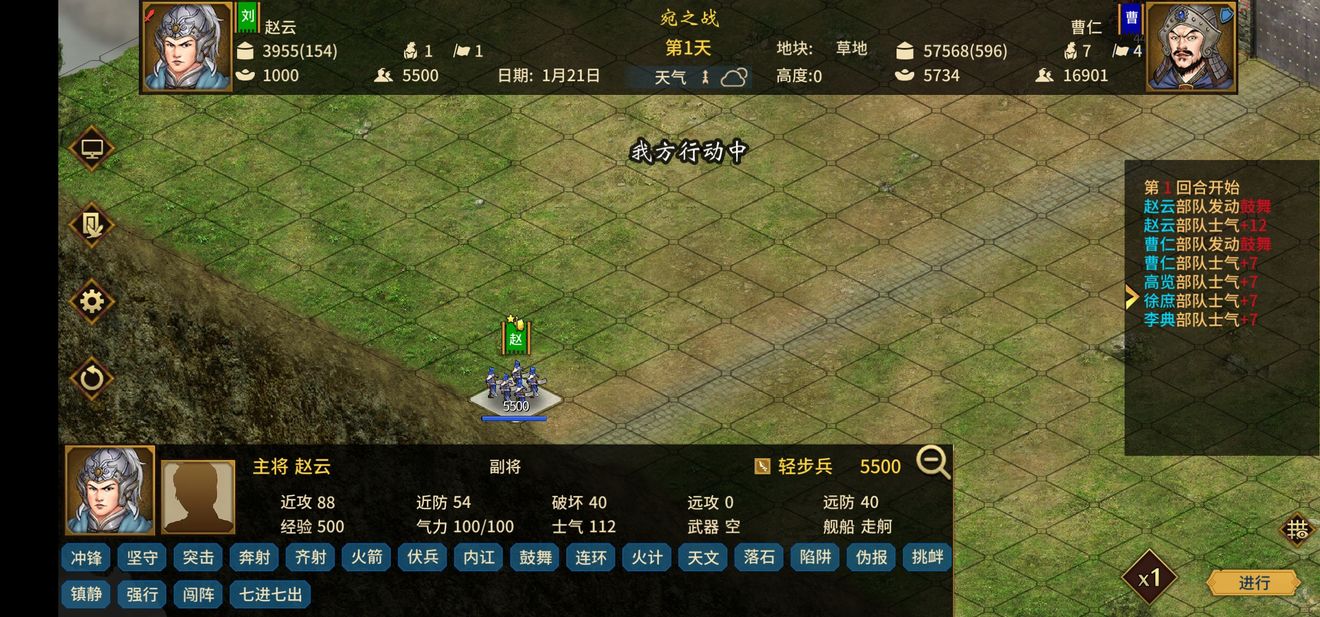The height and width of the screenshot is (617, 1320).
Task: Activate the 七进七出 special skill
Action: click(270, 594)
